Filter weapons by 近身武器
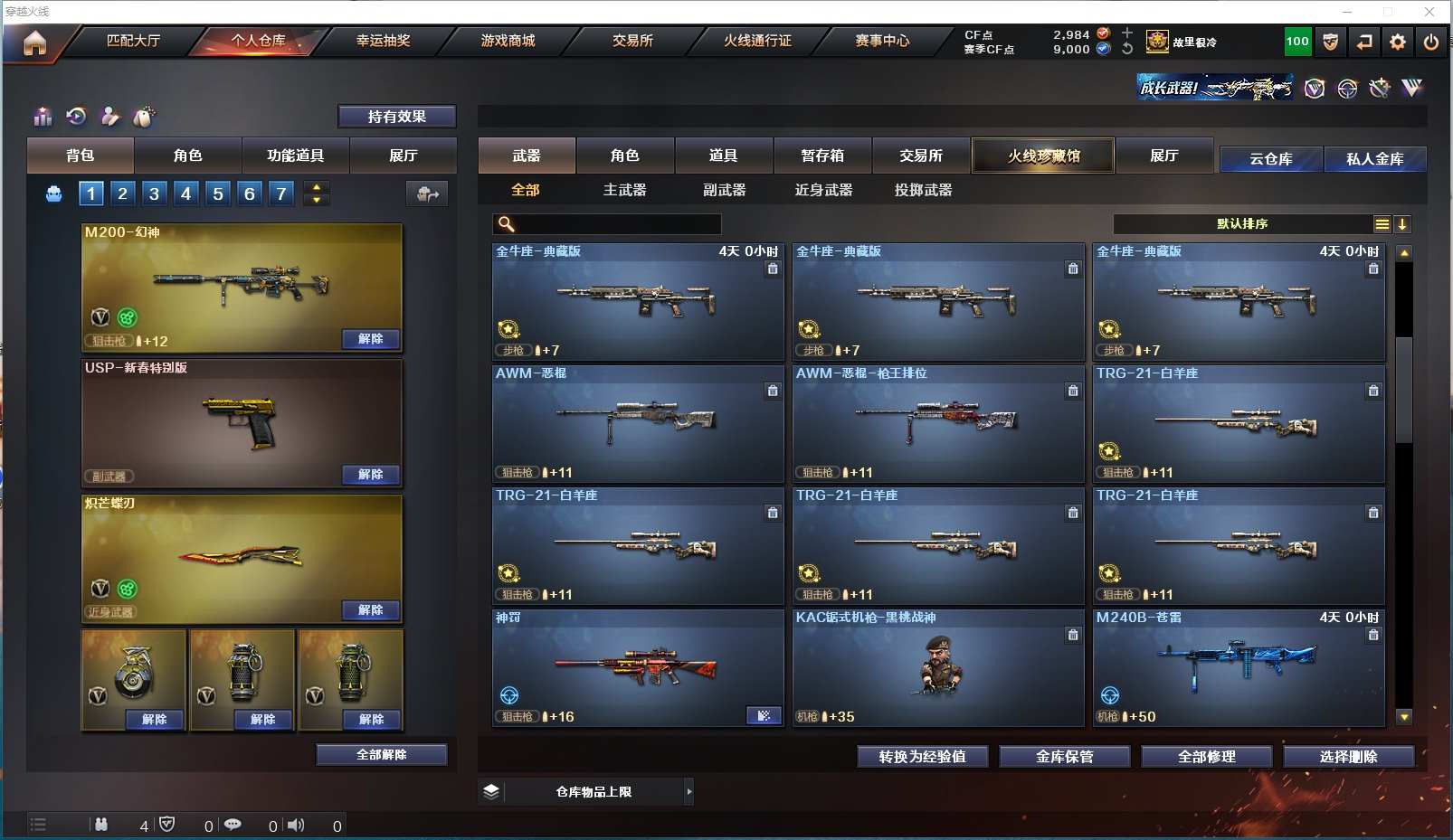Image resolution: width=1453 pixels, height=840 pixels. point(823,190)
